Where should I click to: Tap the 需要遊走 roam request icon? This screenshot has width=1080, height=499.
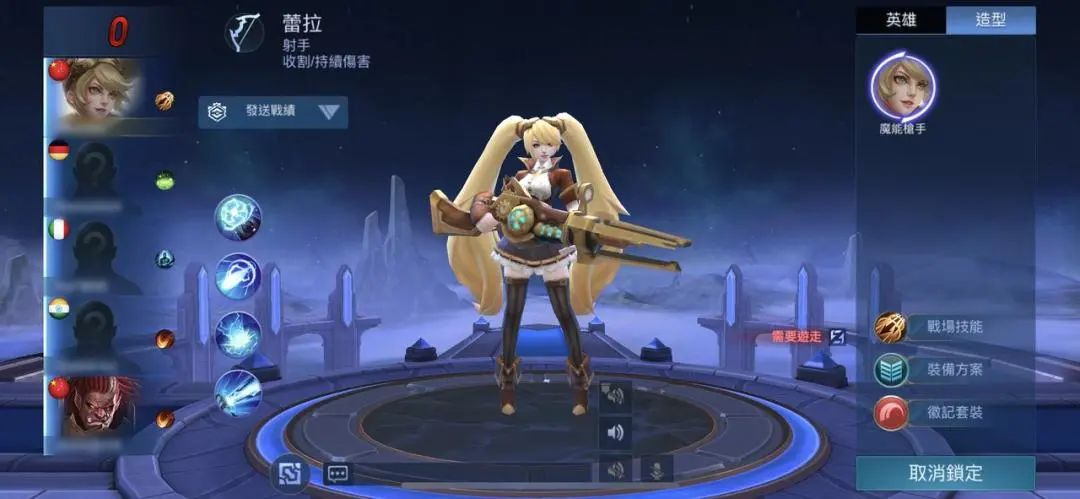coord(837,337)
